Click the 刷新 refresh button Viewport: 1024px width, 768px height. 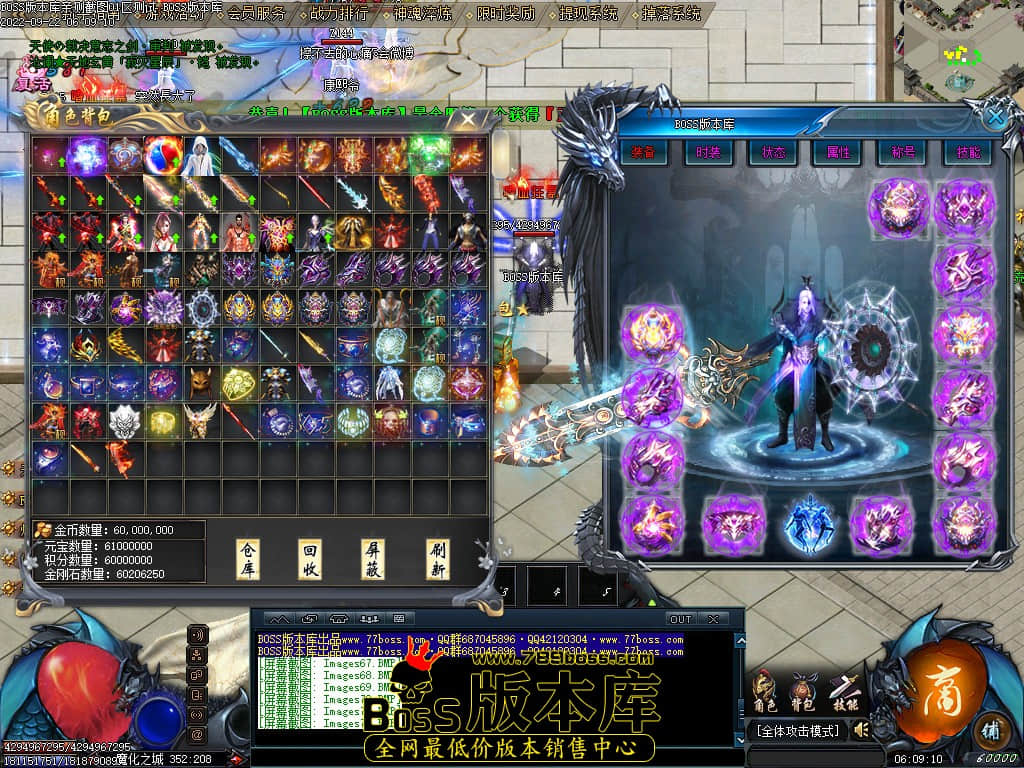[x=437, y=558]
